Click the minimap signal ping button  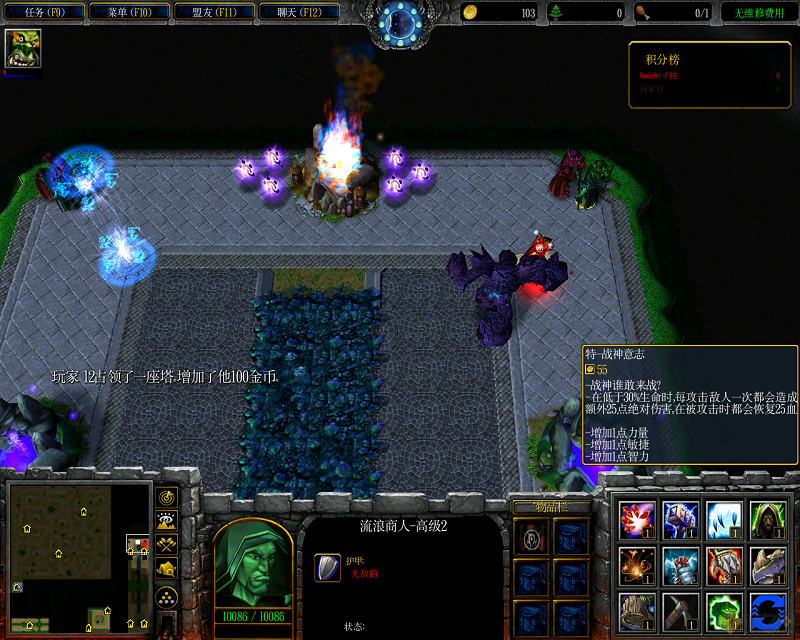(167, 497)
